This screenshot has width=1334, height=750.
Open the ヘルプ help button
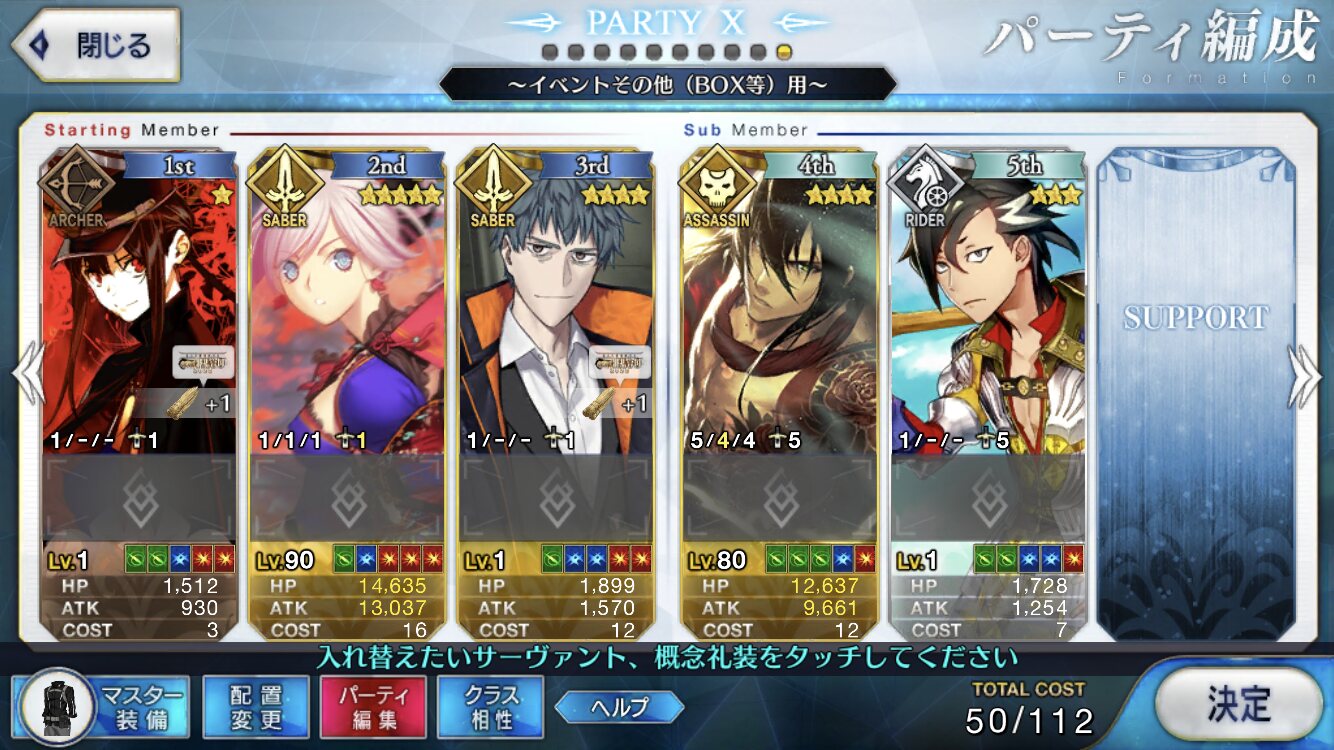pyautogui.click(x=619, y=707)
